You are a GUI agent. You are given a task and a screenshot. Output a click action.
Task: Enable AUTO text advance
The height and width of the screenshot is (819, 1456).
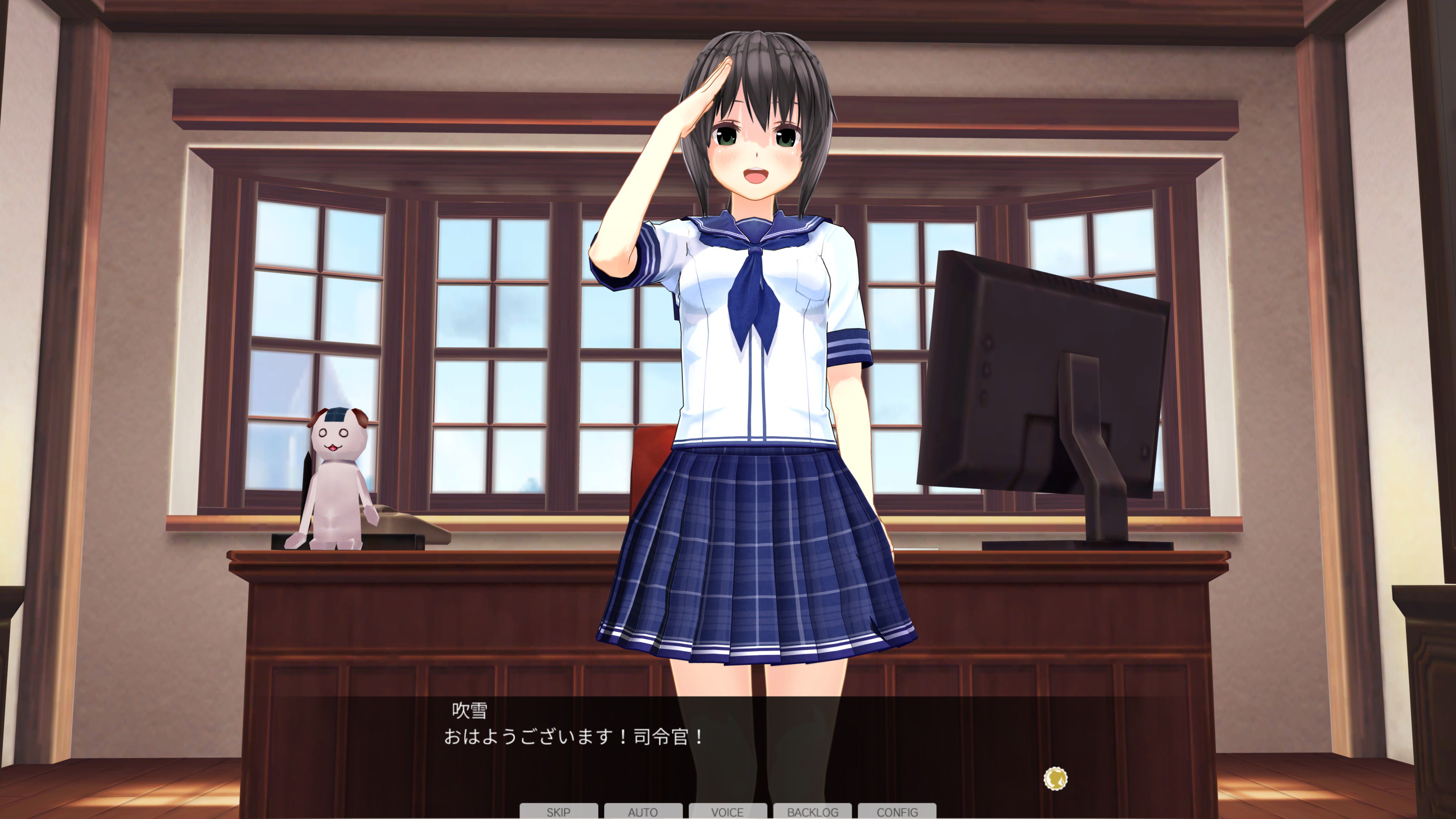pyautogui.click(x=643, y=811)
